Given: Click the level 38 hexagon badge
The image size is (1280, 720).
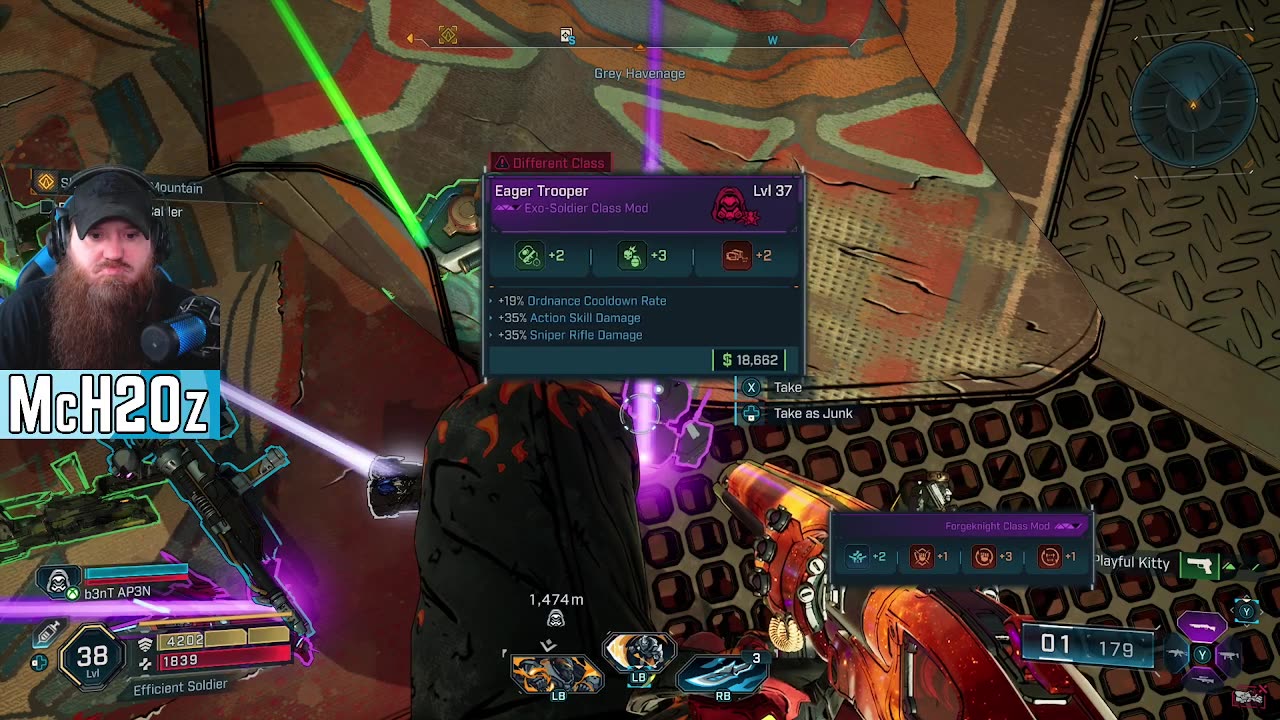Looking at the screenshot, I should [92, 656].
